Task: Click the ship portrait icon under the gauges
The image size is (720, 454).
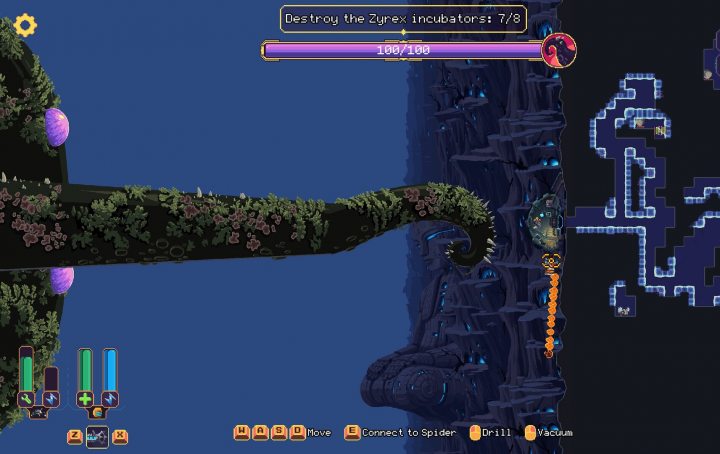Action: pyautogui.click(x=39, y=412)
